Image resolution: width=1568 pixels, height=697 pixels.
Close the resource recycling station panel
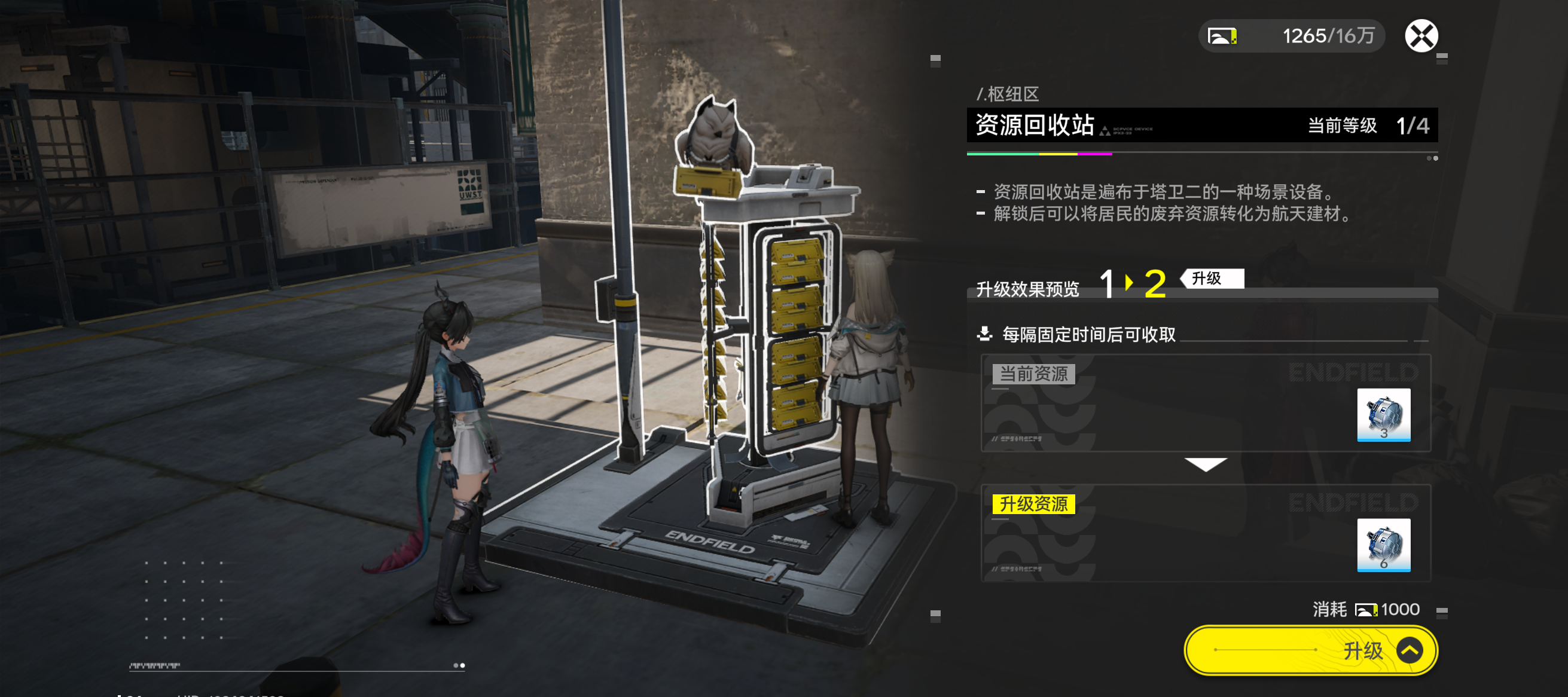pos(1421,36)
